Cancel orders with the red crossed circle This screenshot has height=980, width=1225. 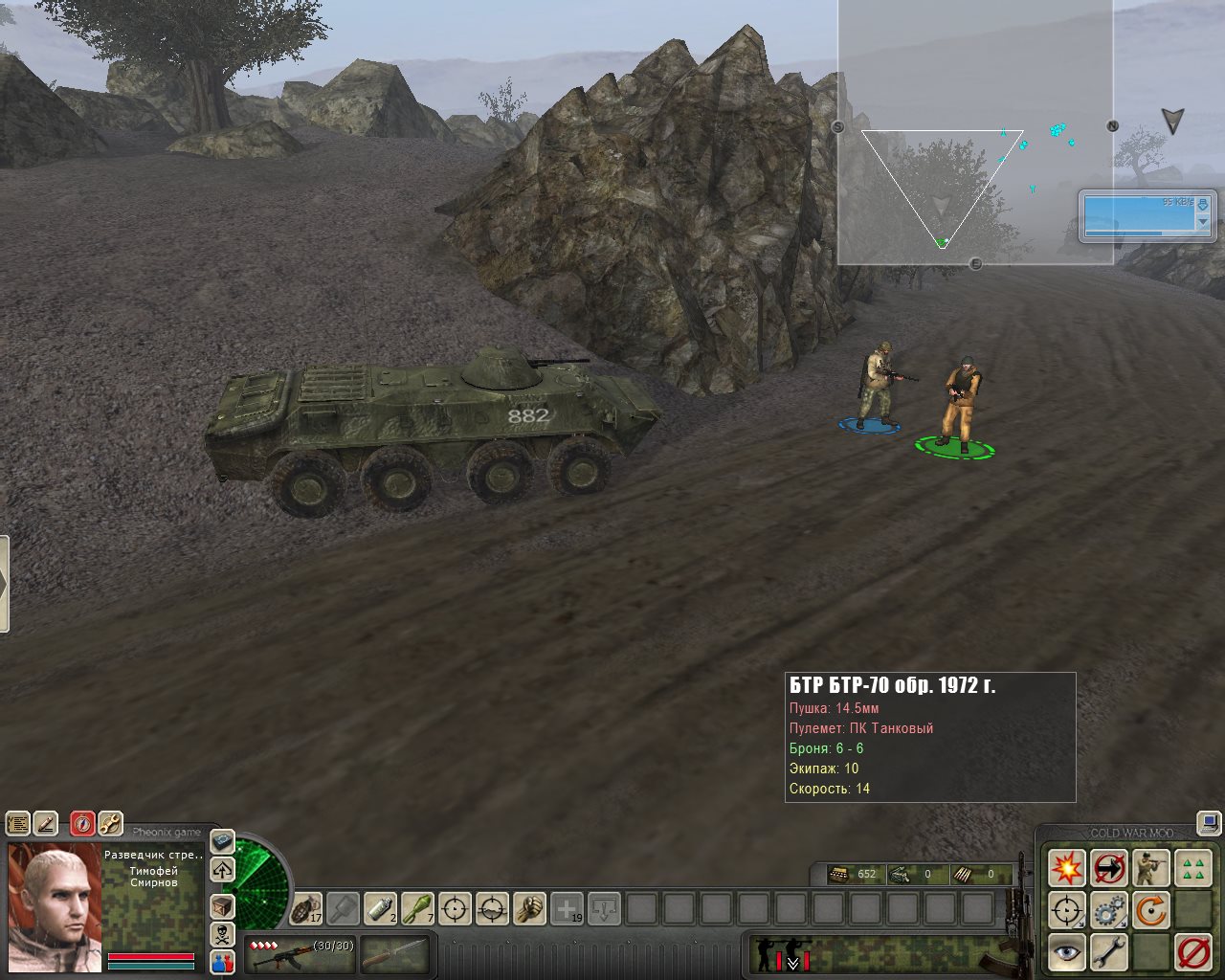(x=1192, y=952)
